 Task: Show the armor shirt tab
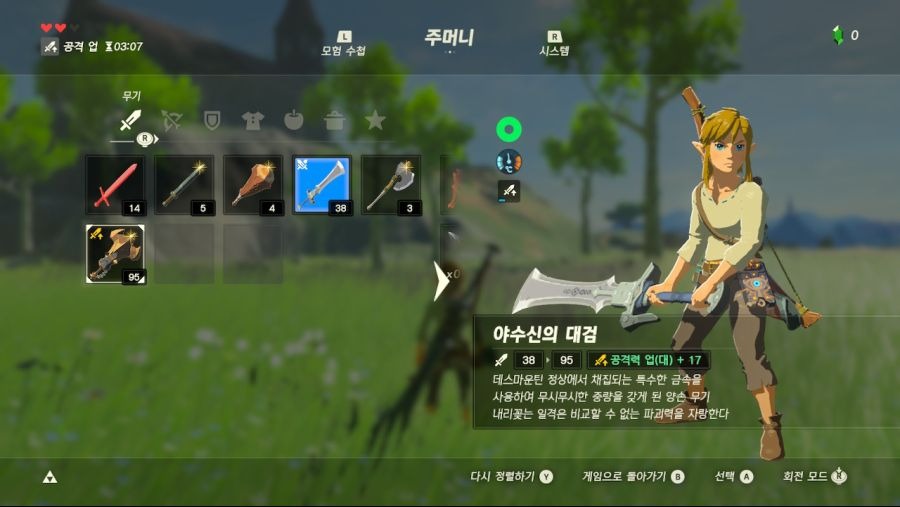pos(253,121)
